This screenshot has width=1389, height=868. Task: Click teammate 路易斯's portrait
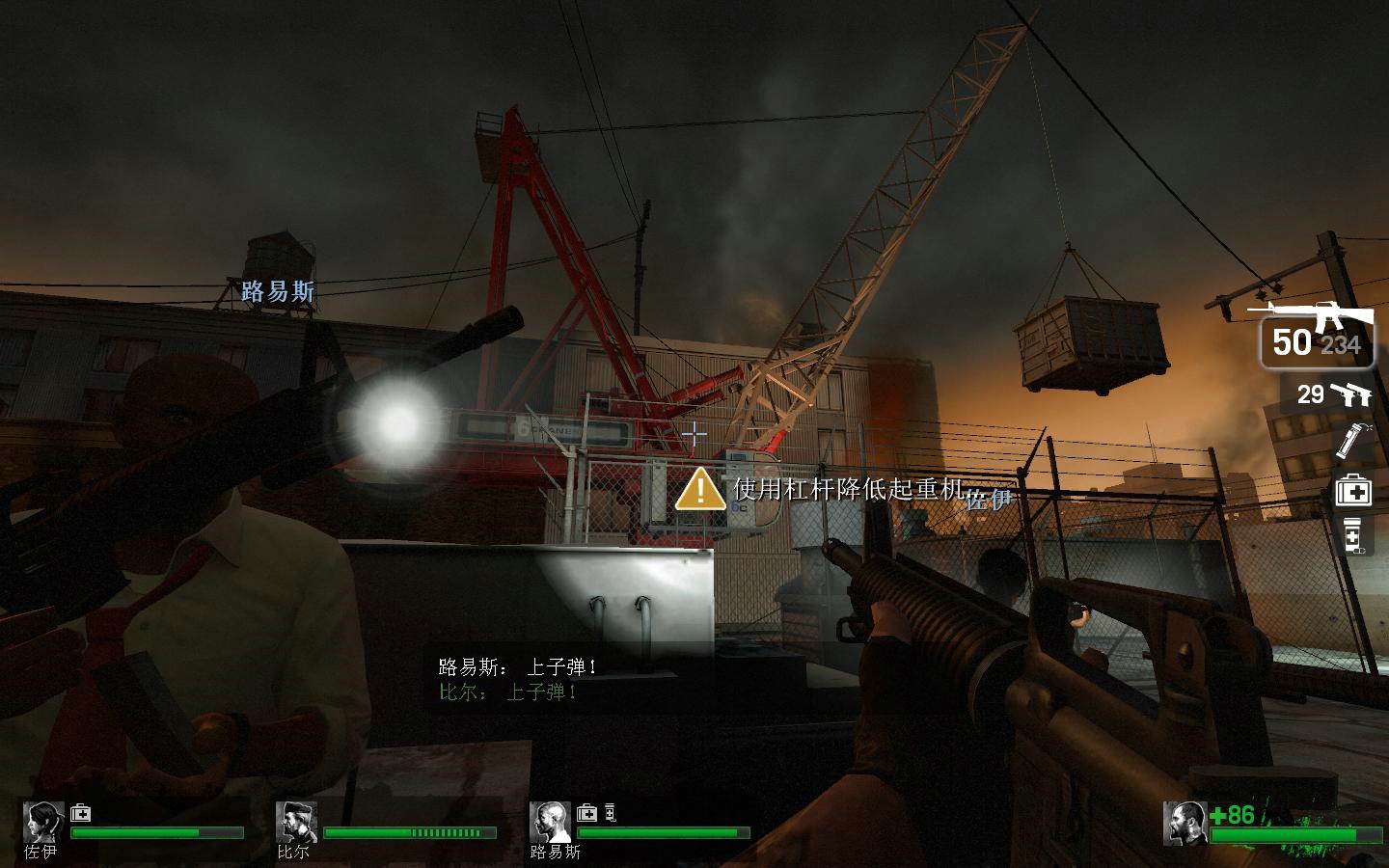[x=549, y=822]
